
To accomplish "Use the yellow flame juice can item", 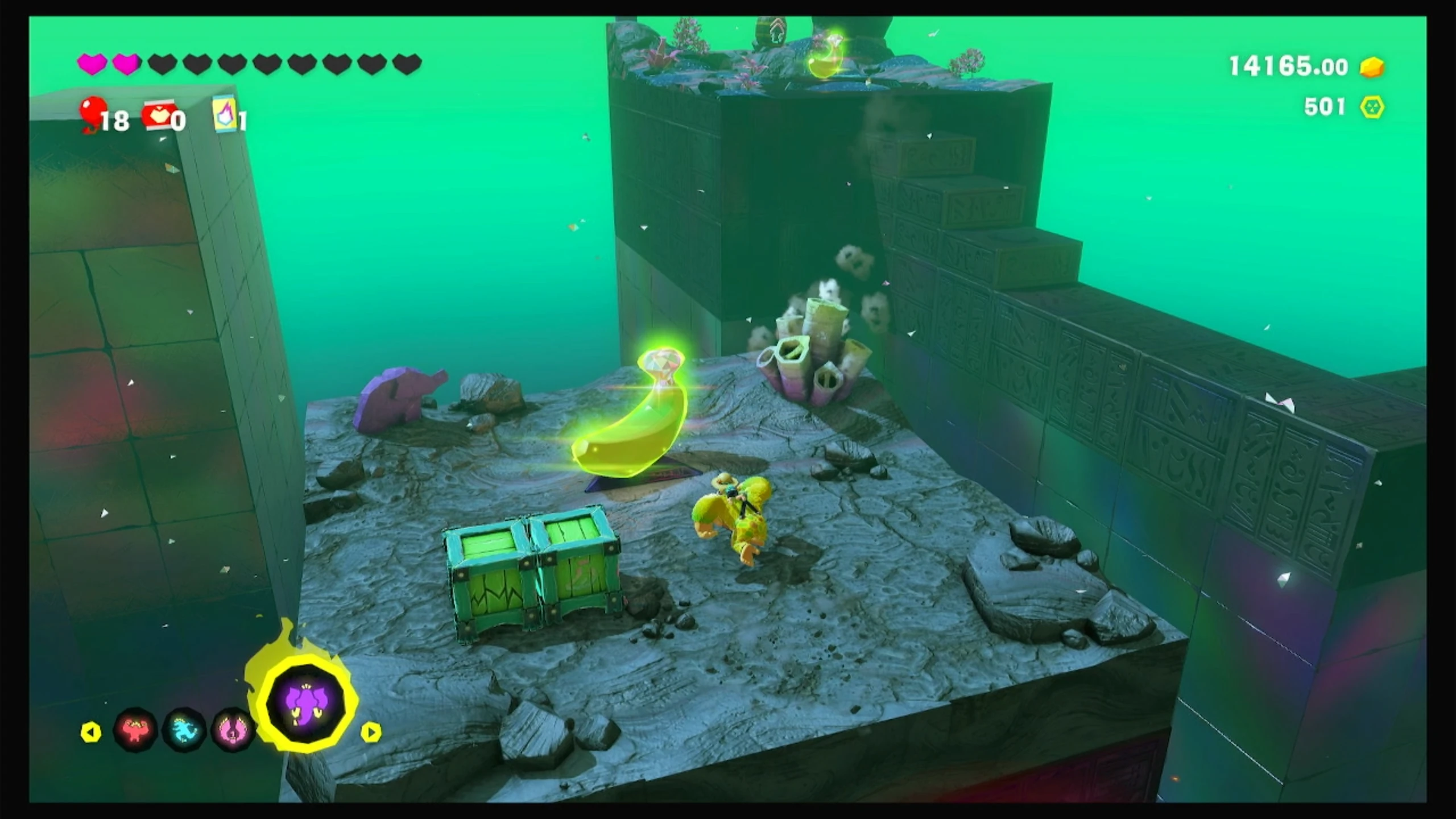I will tap(225, 113).
